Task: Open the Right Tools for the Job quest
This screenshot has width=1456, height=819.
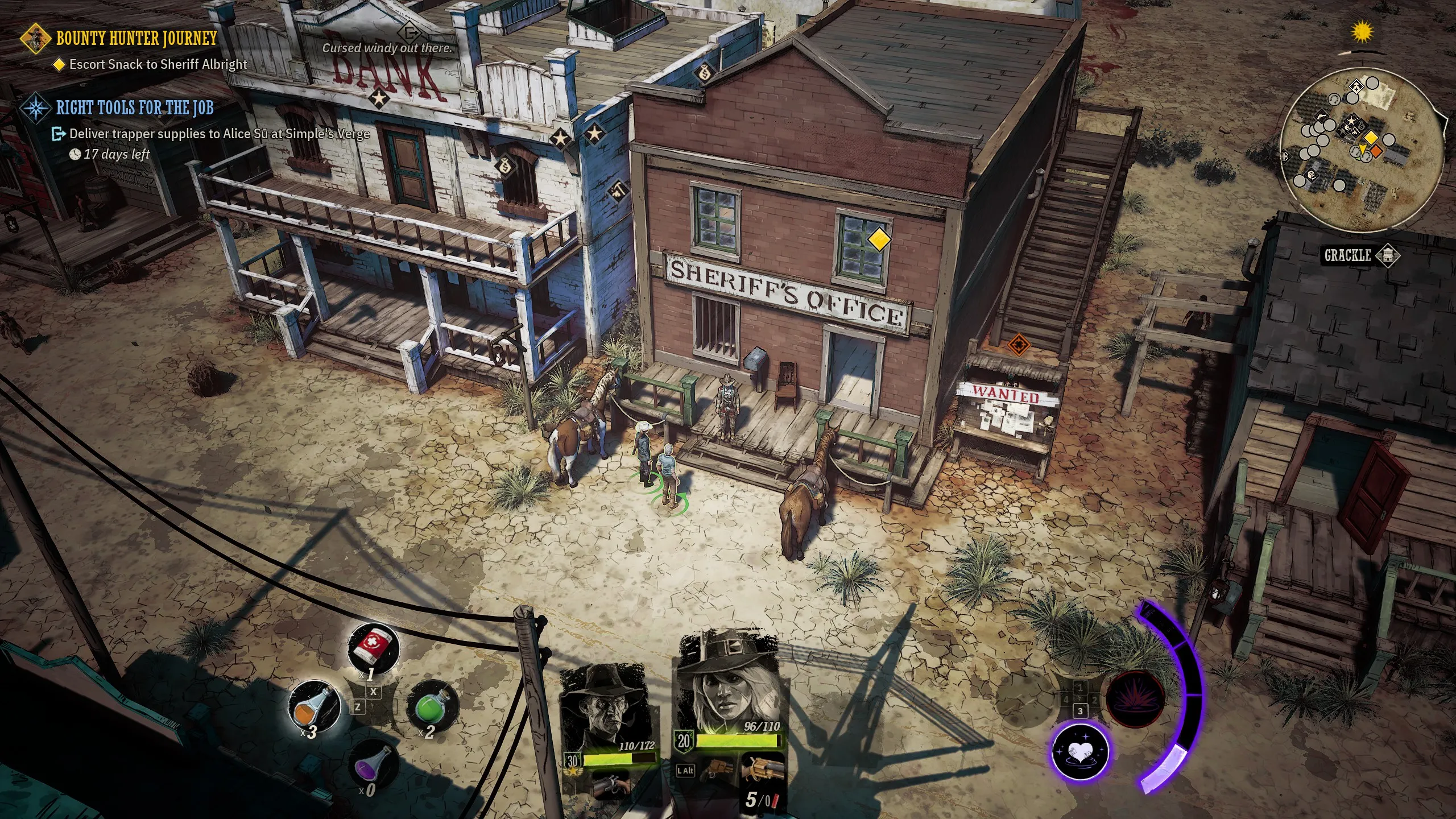Action: 134,107
